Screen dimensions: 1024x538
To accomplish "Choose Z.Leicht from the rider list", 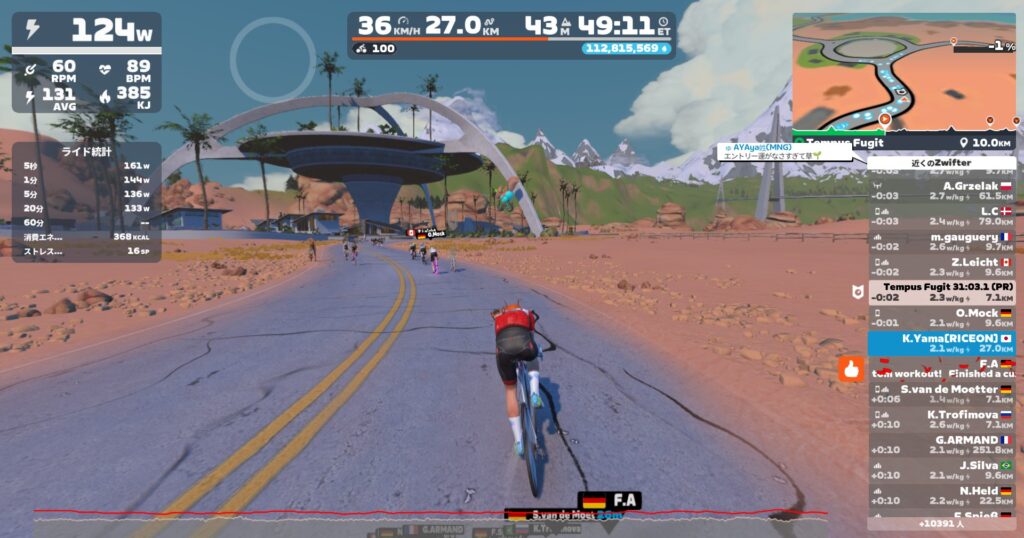I will pos(941,266).
